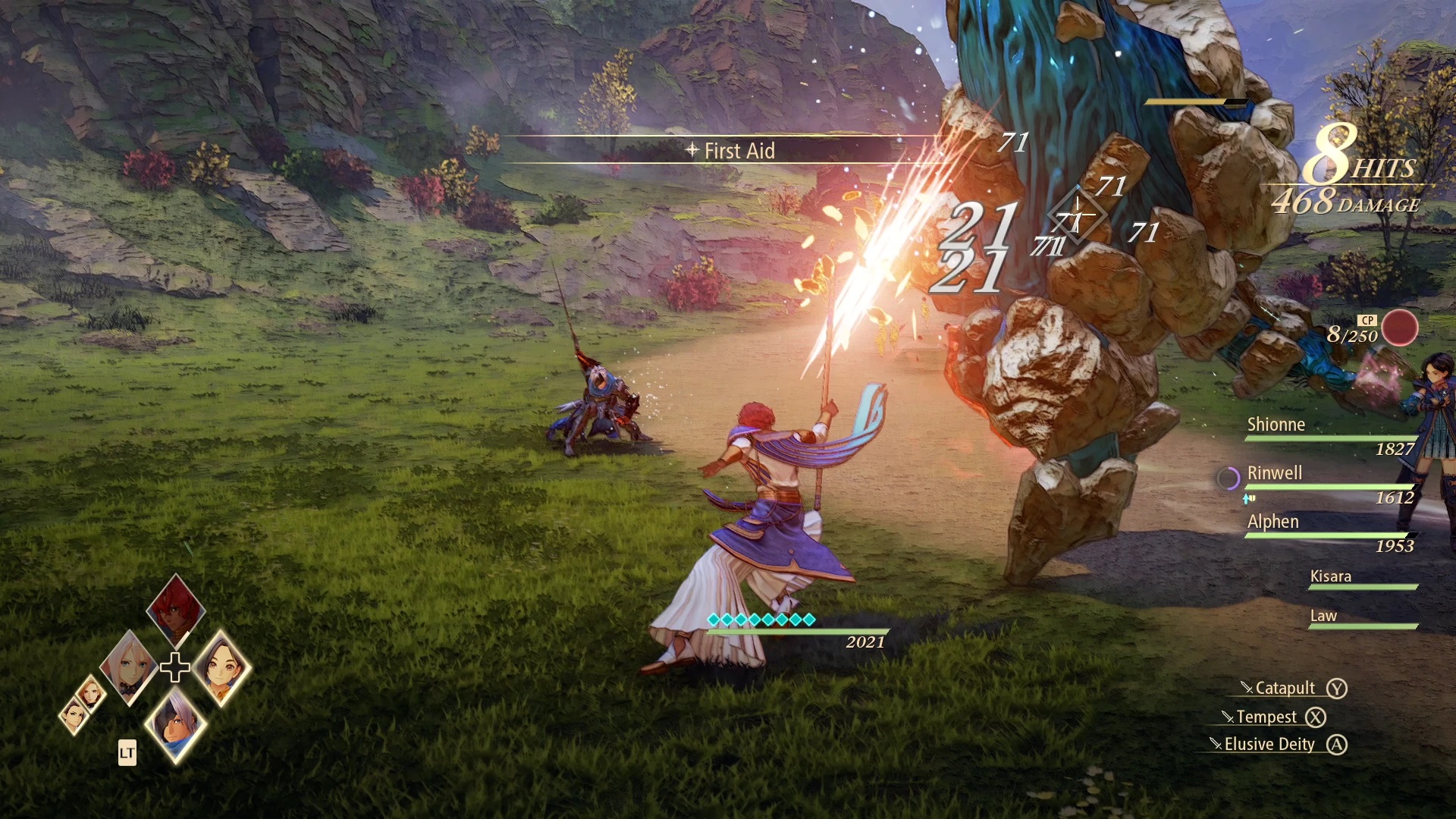The image size is (1456, 819).
Task: Choose Kisara's small orange-haired reserve portrait
Action: (90, 692)
